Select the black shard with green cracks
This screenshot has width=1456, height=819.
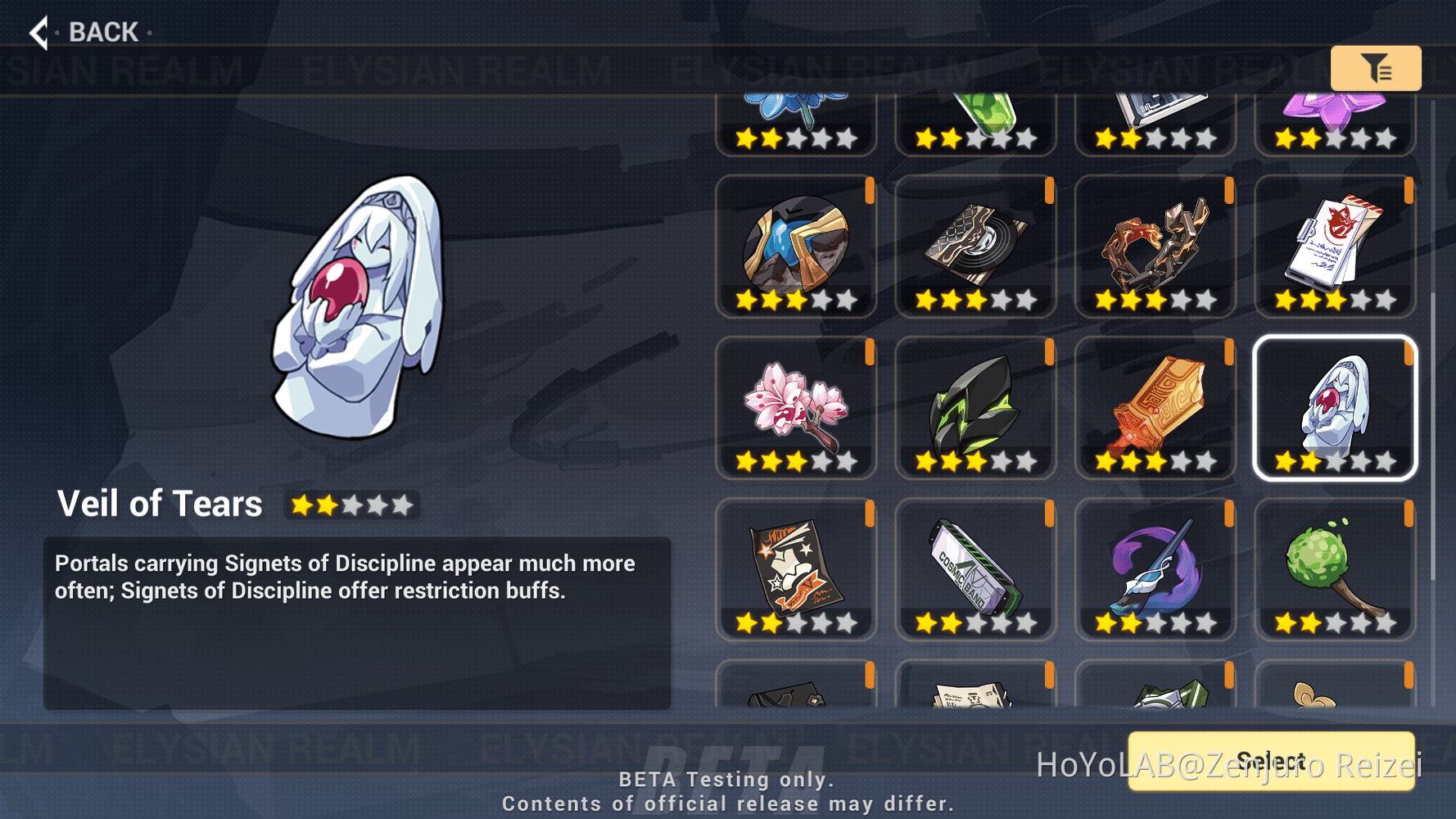(974, 407)
